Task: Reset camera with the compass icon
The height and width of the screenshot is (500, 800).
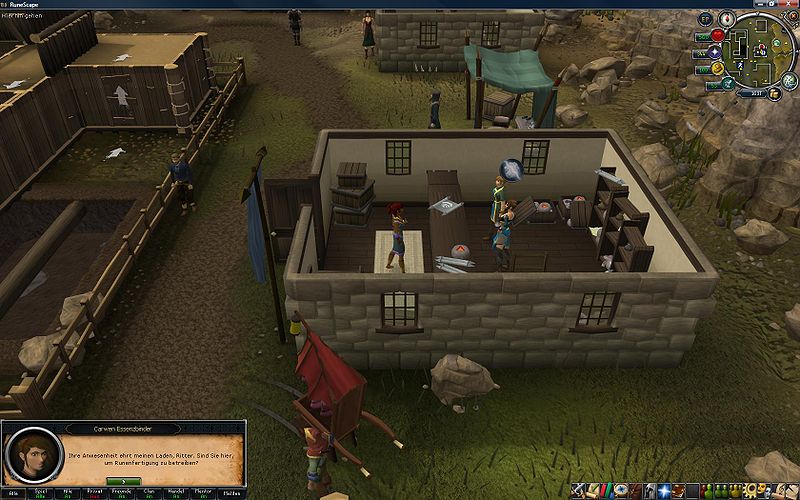Action: 726,19
